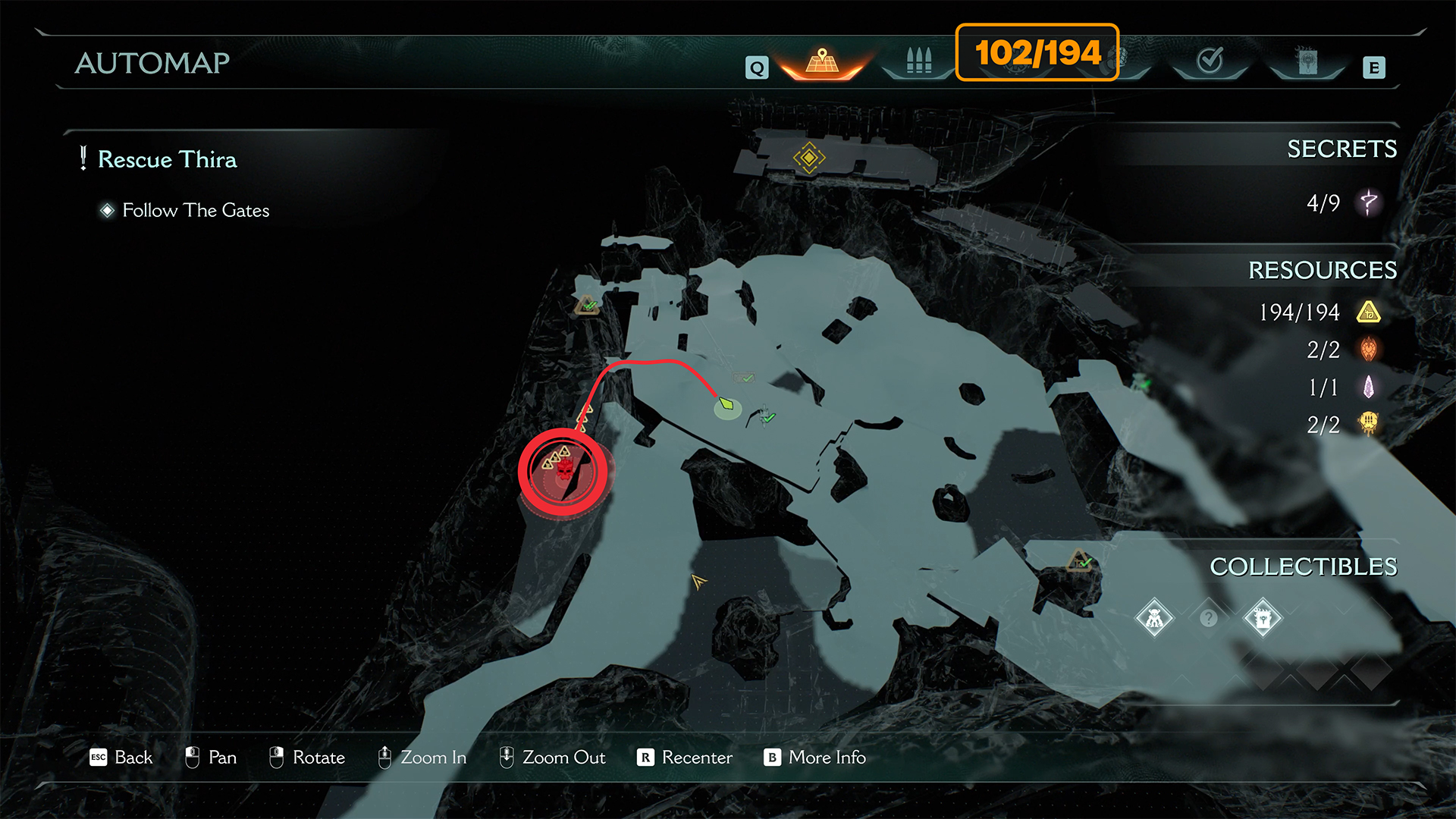This screenshot has height=819, width=1456.
Task: Click the green player position arrow
Action: click(726, 403)
